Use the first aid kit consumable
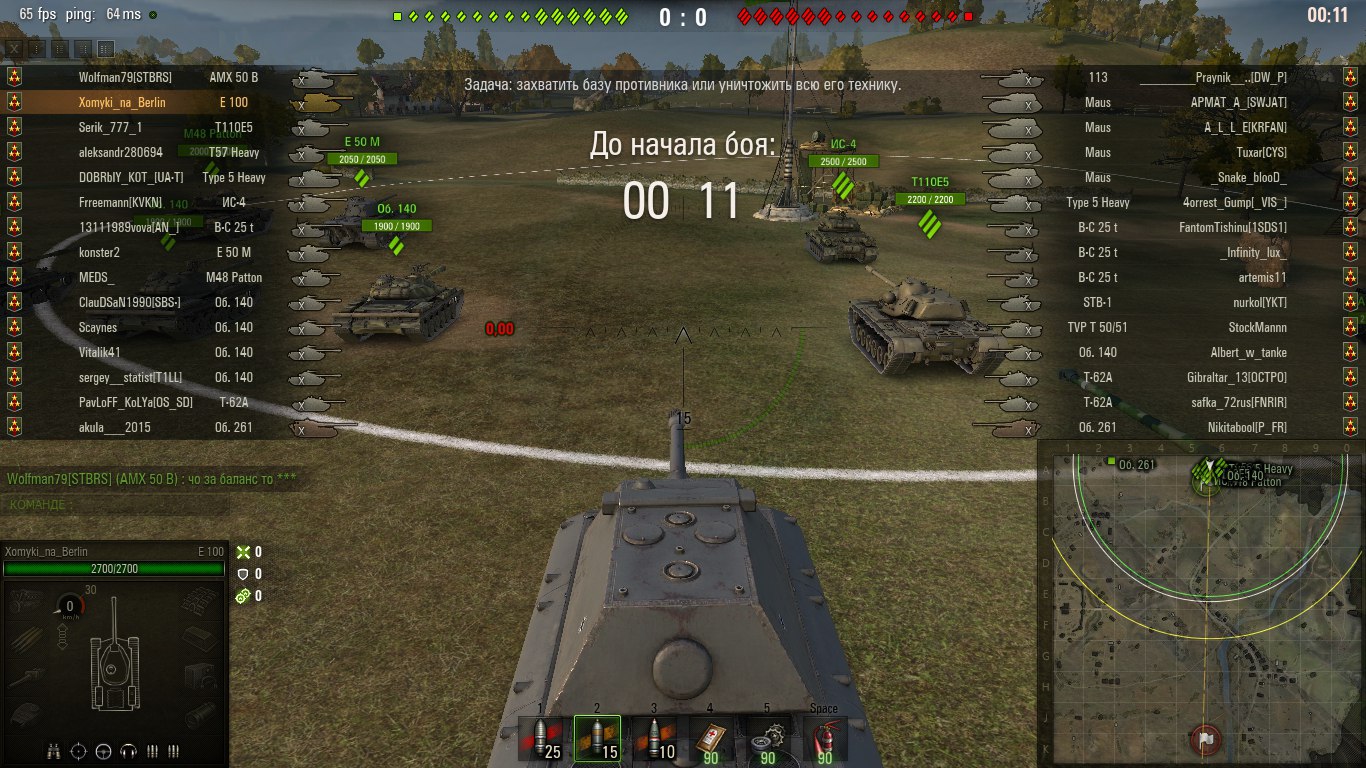This screenshot has height=768, width=1366. click(x=711, y=739)
